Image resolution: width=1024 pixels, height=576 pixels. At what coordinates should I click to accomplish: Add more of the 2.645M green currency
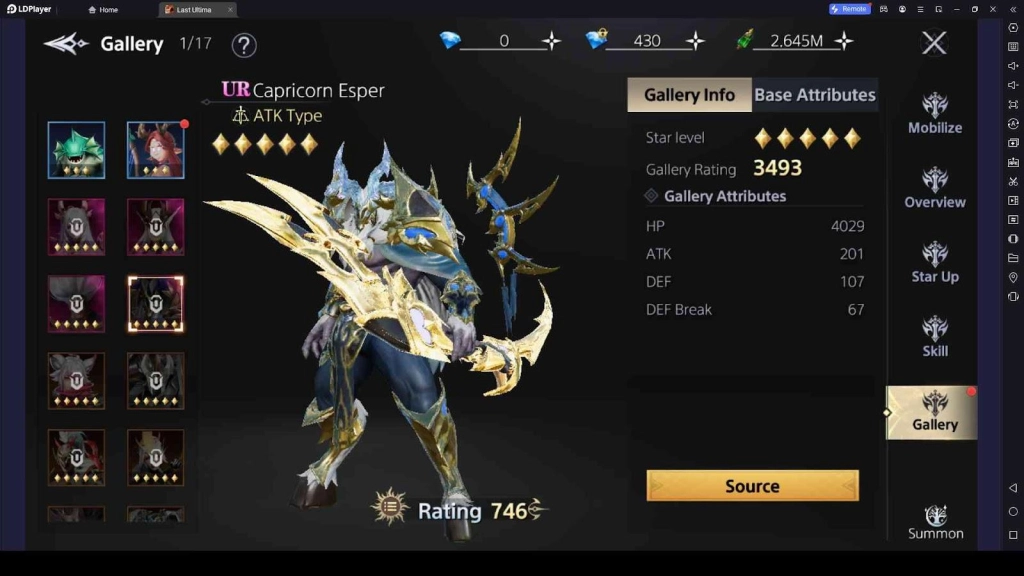pos(844,41)
